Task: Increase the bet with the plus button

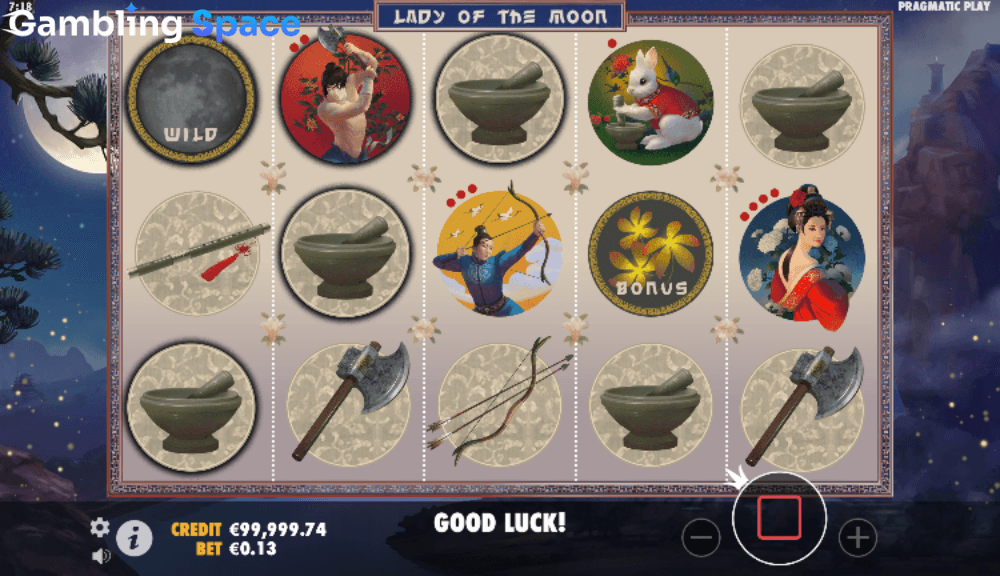Action: pyautogui.click(x=857, y=538)
